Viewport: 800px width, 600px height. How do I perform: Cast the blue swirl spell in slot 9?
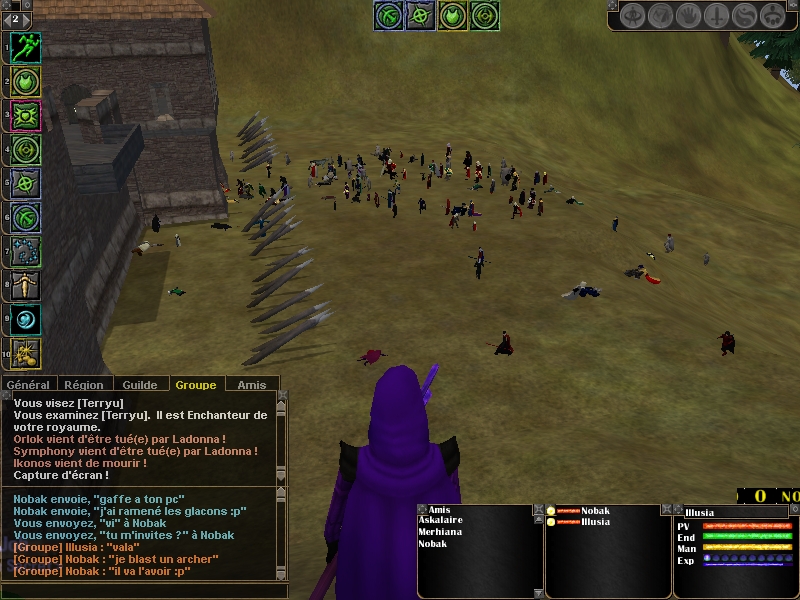pyautogui.click(x=25, y=319)
